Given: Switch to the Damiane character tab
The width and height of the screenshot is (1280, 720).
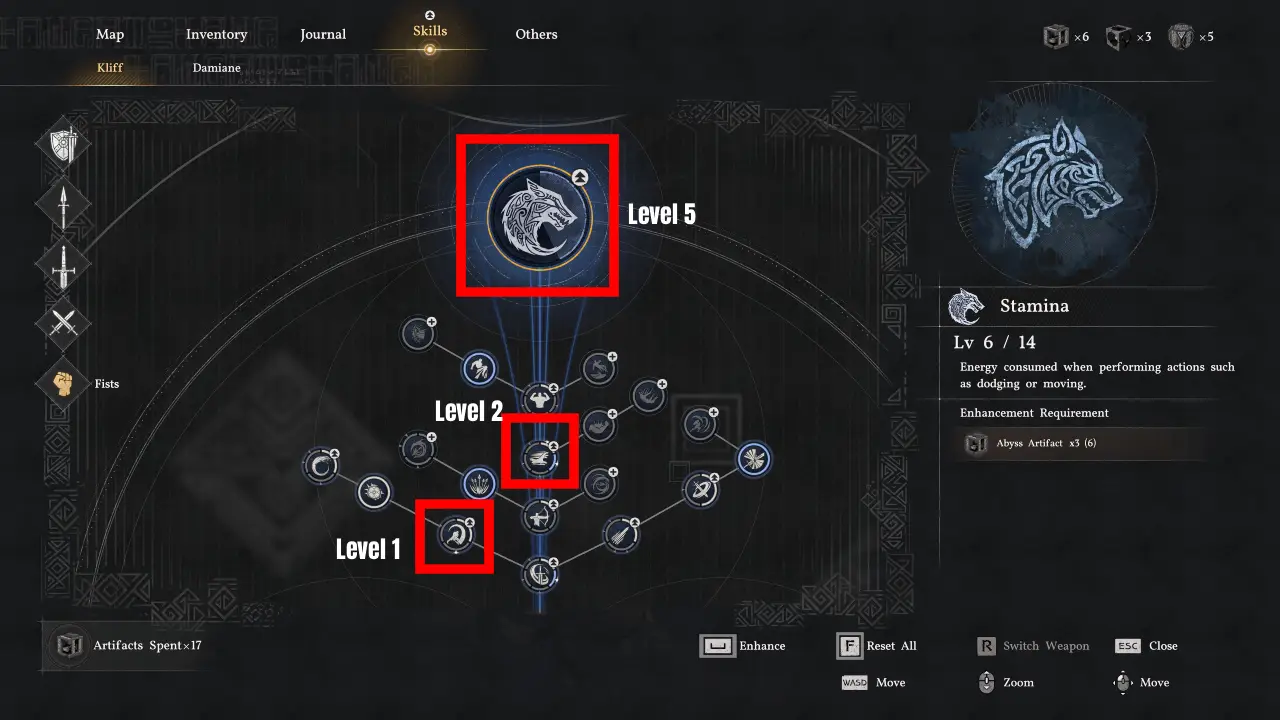Looking at the screenshot, I should click(216, 68).
